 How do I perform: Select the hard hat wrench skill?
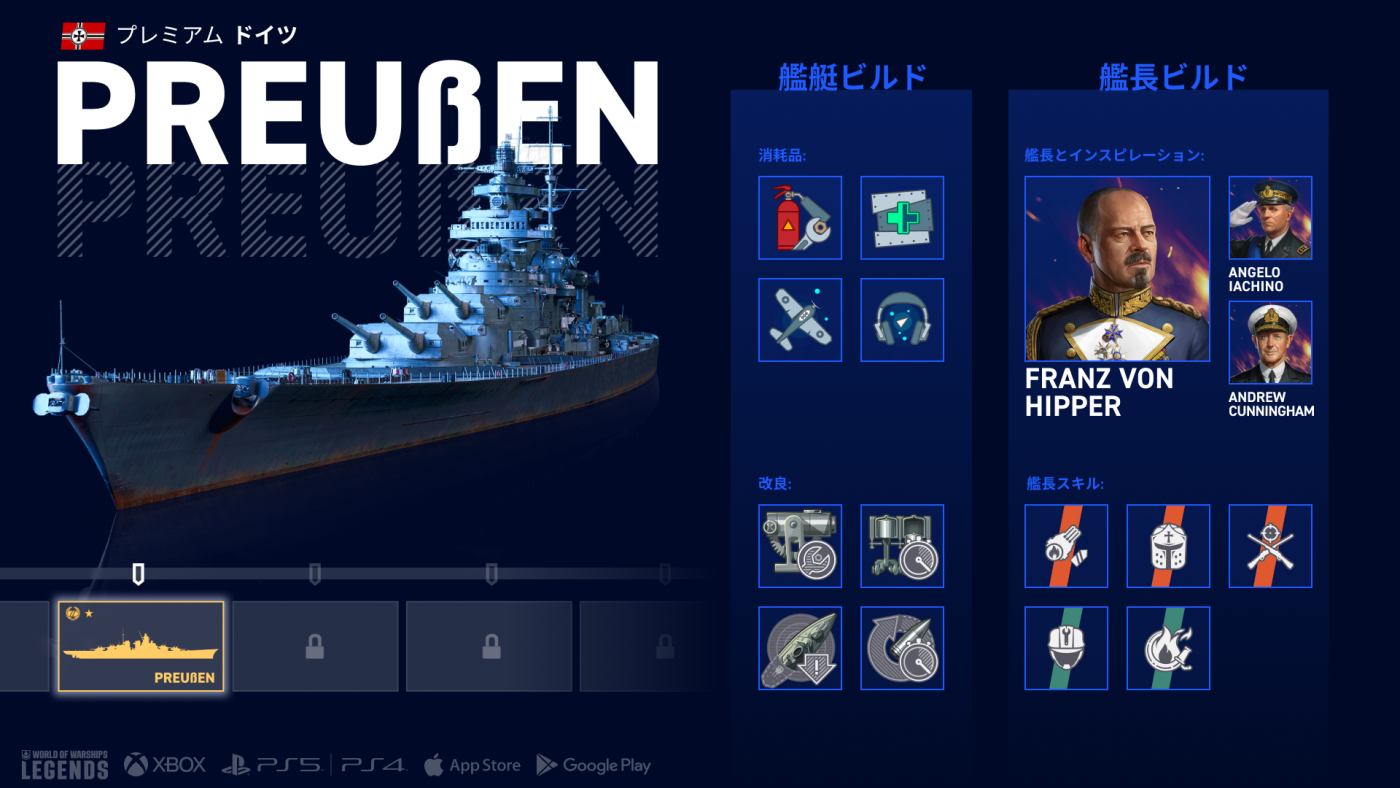tap(1066, 648)
